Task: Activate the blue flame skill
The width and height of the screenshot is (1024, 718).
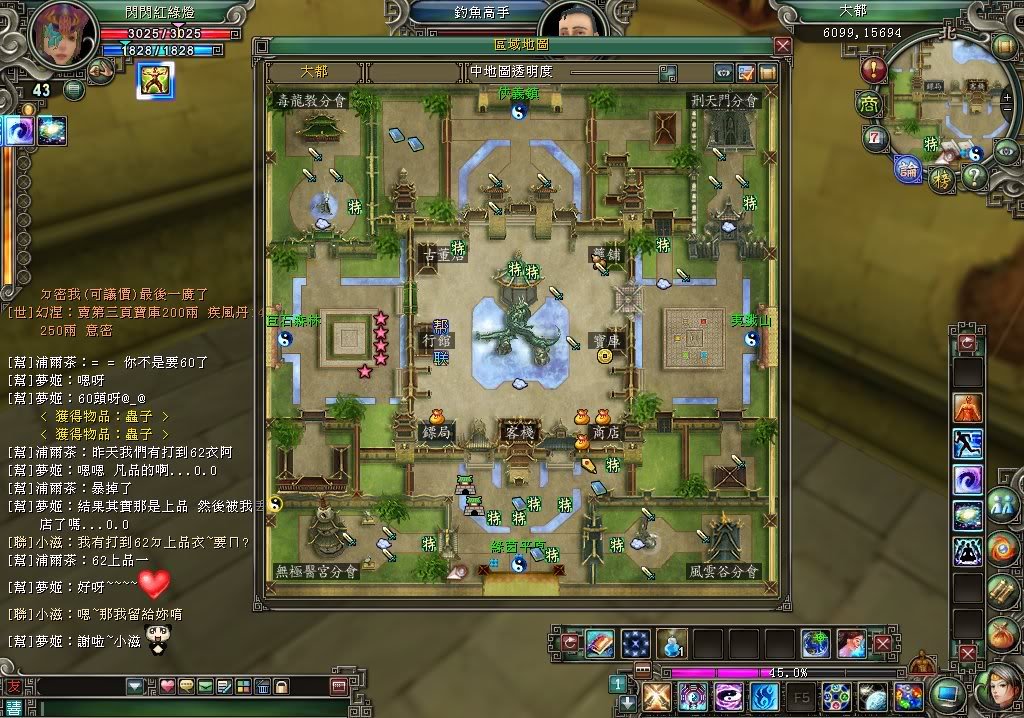Action: (x=764, y=697)
